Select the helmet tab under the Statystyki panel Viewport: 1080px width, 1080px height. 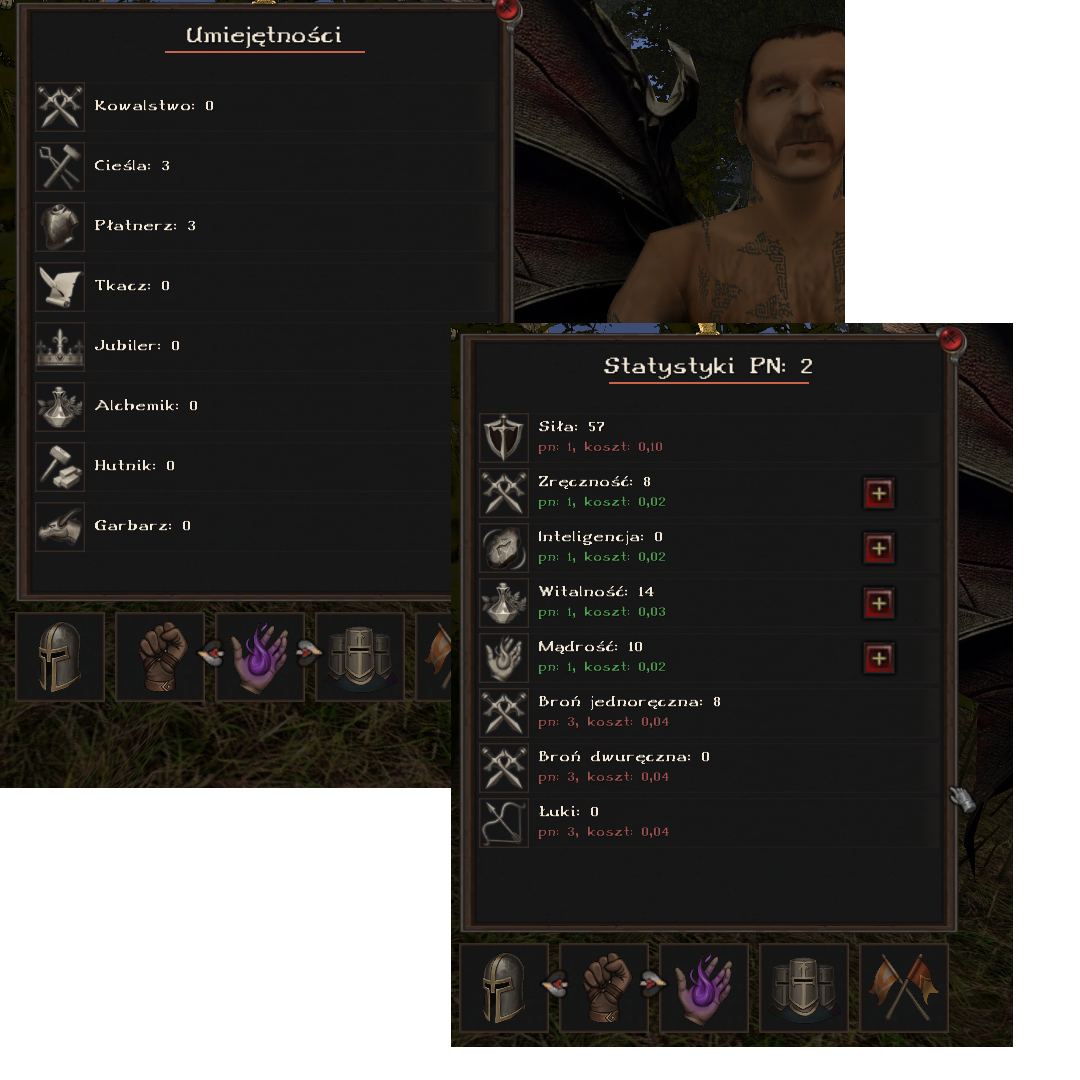click(504, 988)
